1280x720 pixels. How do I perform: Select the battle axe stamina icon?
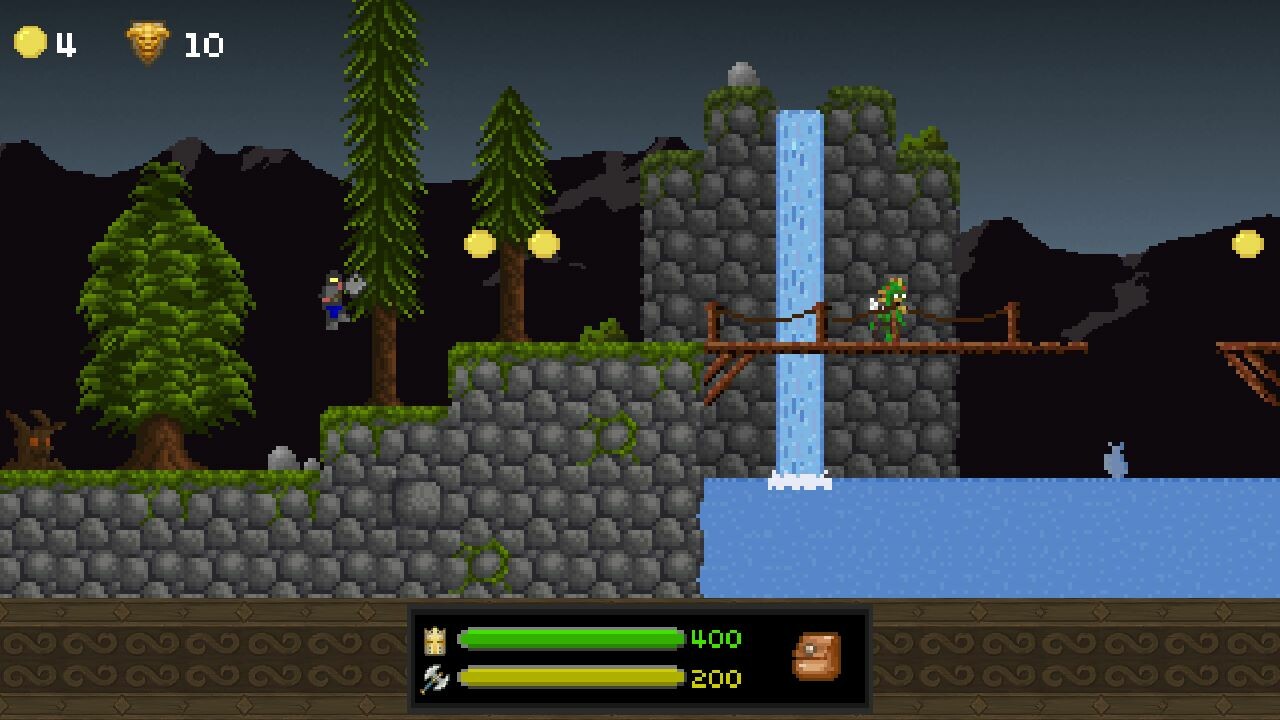[434, 677]
